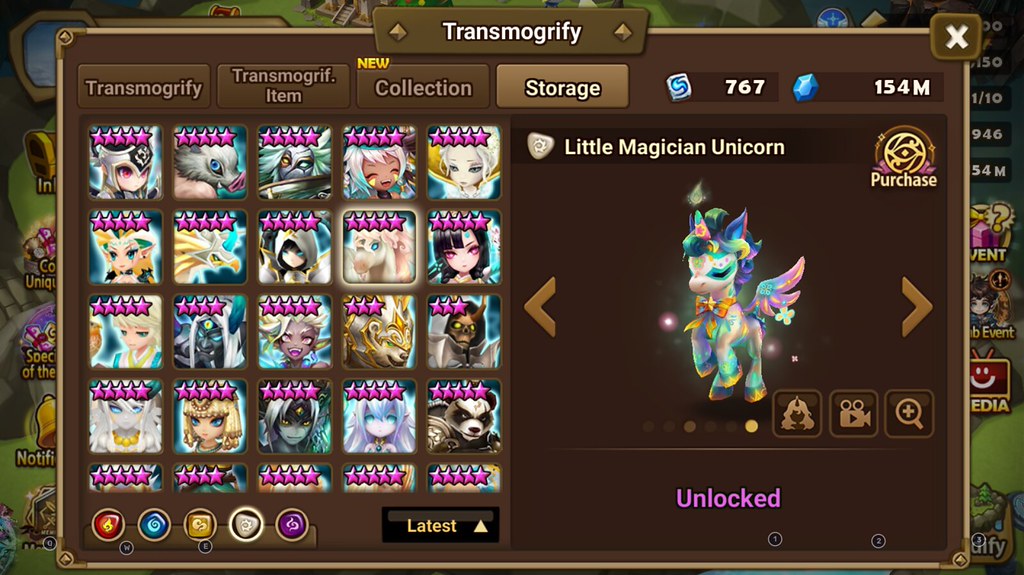
Task: Close the Transmogrify window
Action: coord(956,38)
